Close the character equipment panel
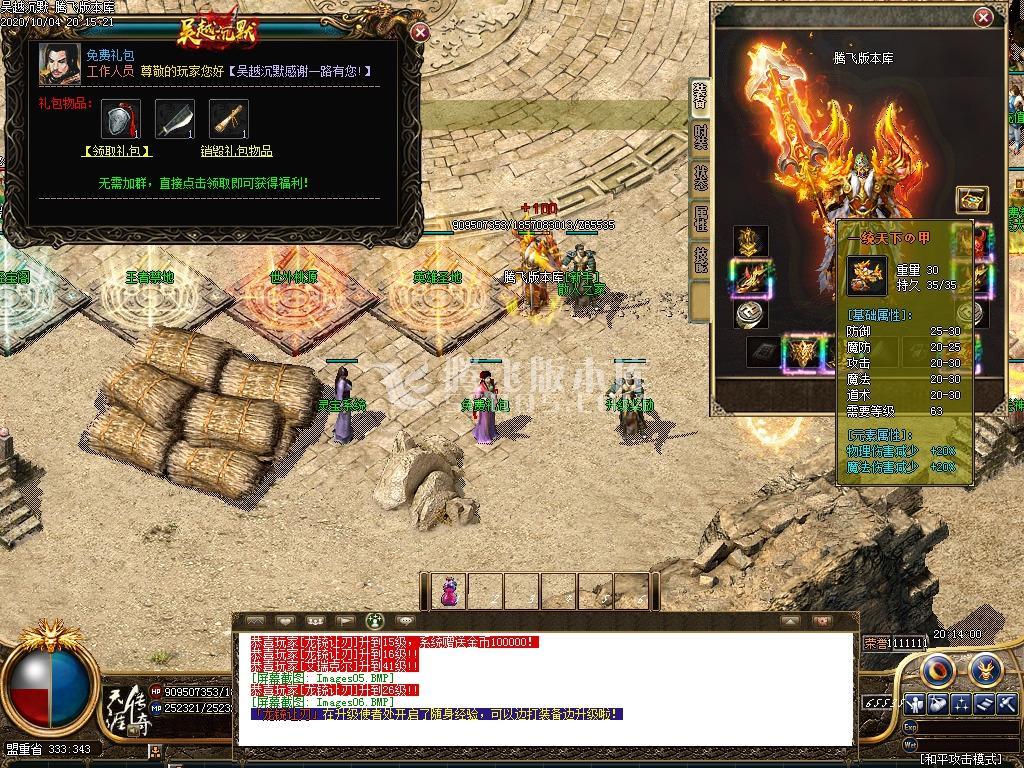Image resolution: width=1024 pixels, height=768 pixels. (x=984, y=17)
